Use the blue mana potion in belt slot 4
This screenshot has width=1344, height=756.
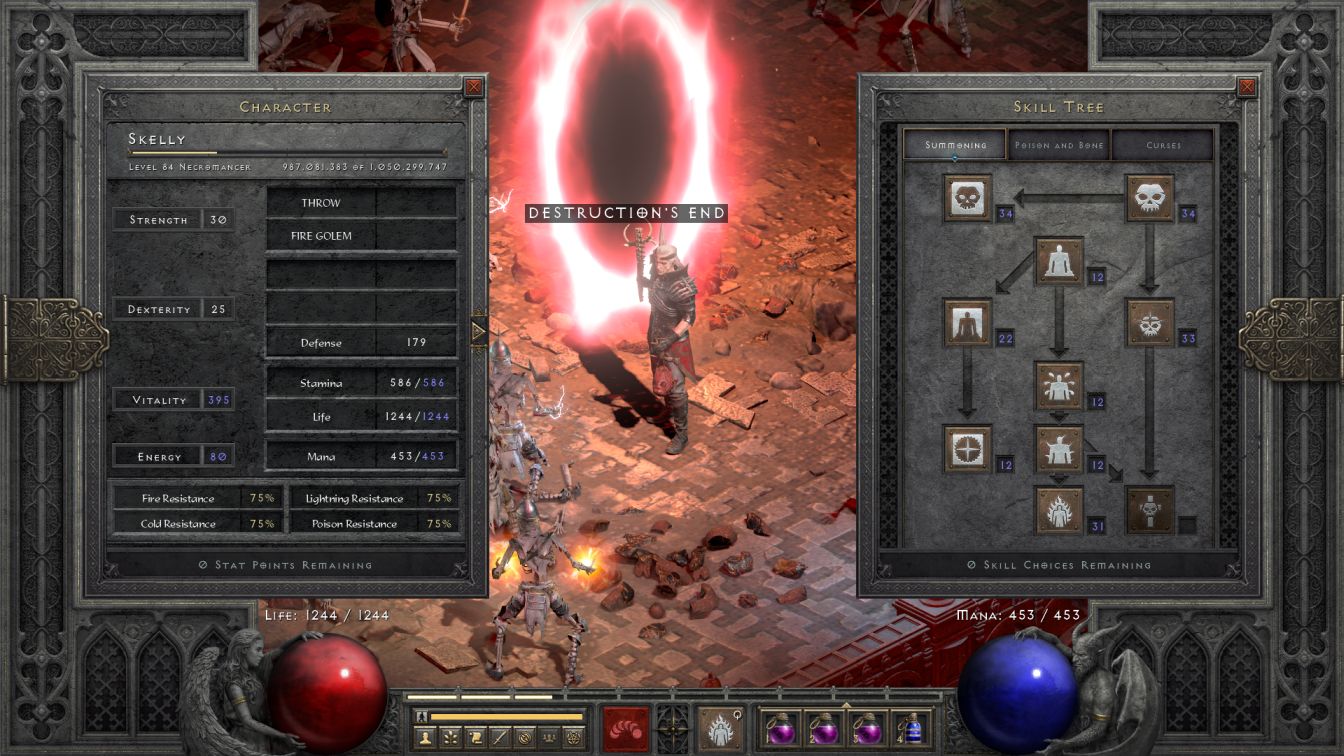(x=910, y=728)
